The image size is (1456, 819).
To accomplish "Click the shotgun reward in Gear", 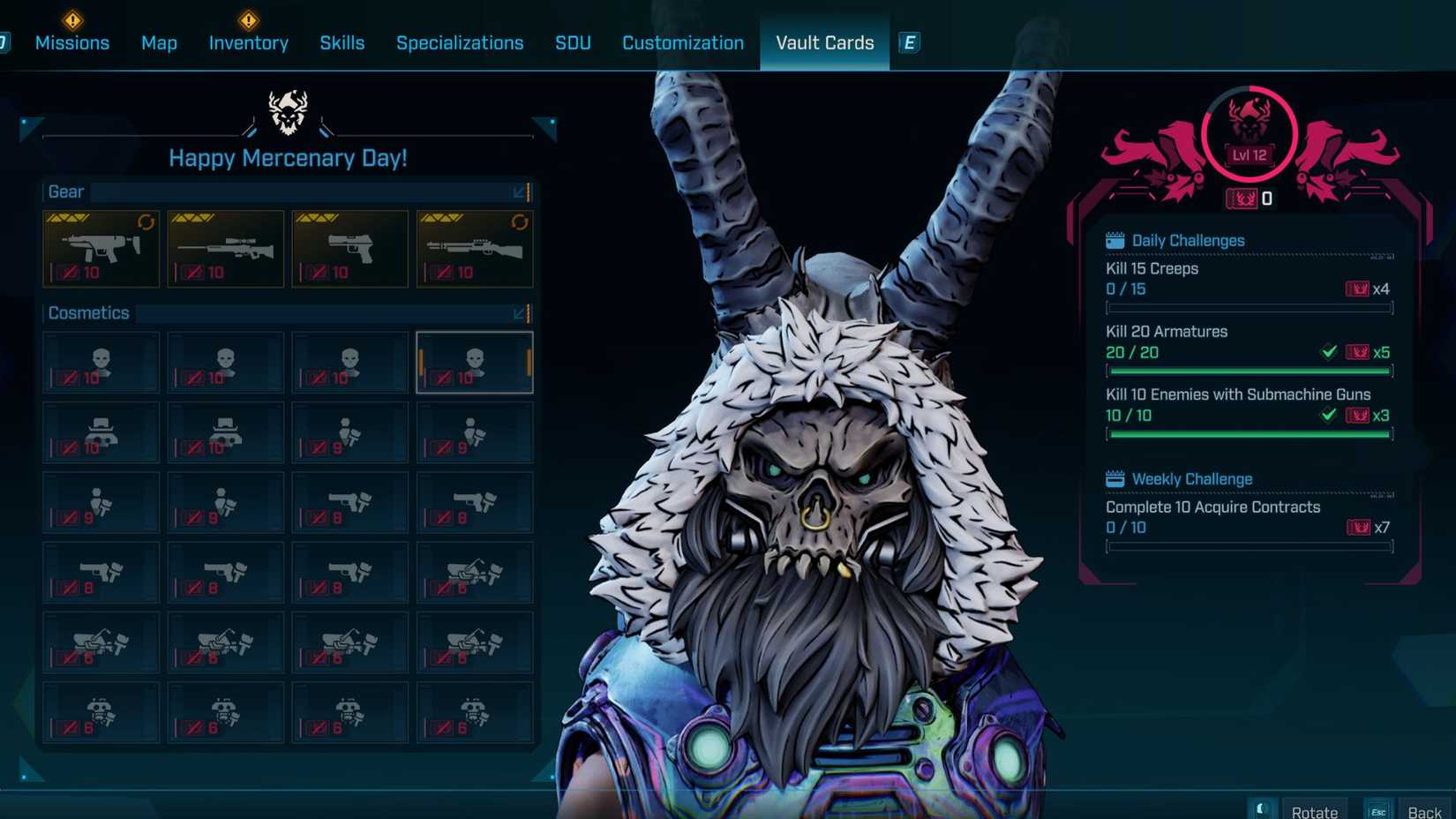I will point(473,248).
